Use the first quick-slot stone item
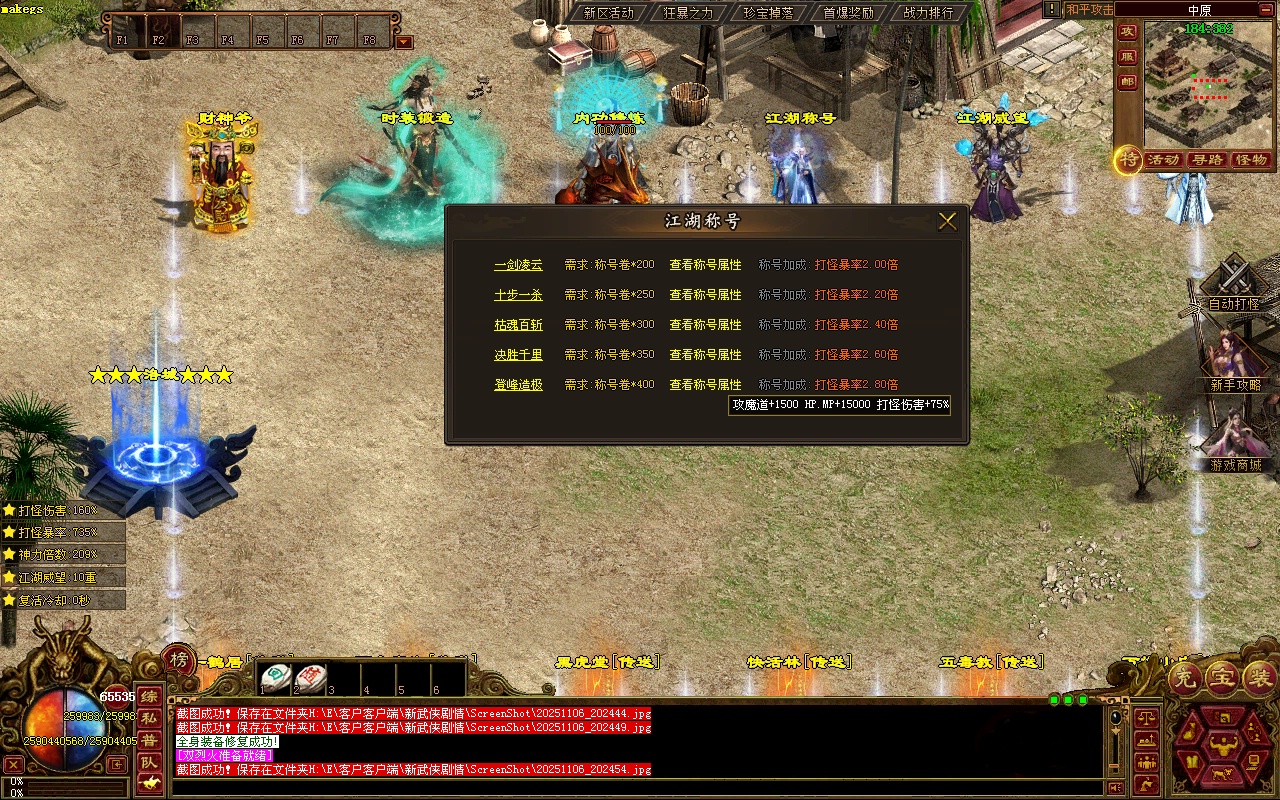The image size is (1280, 800). click(277, 677)
